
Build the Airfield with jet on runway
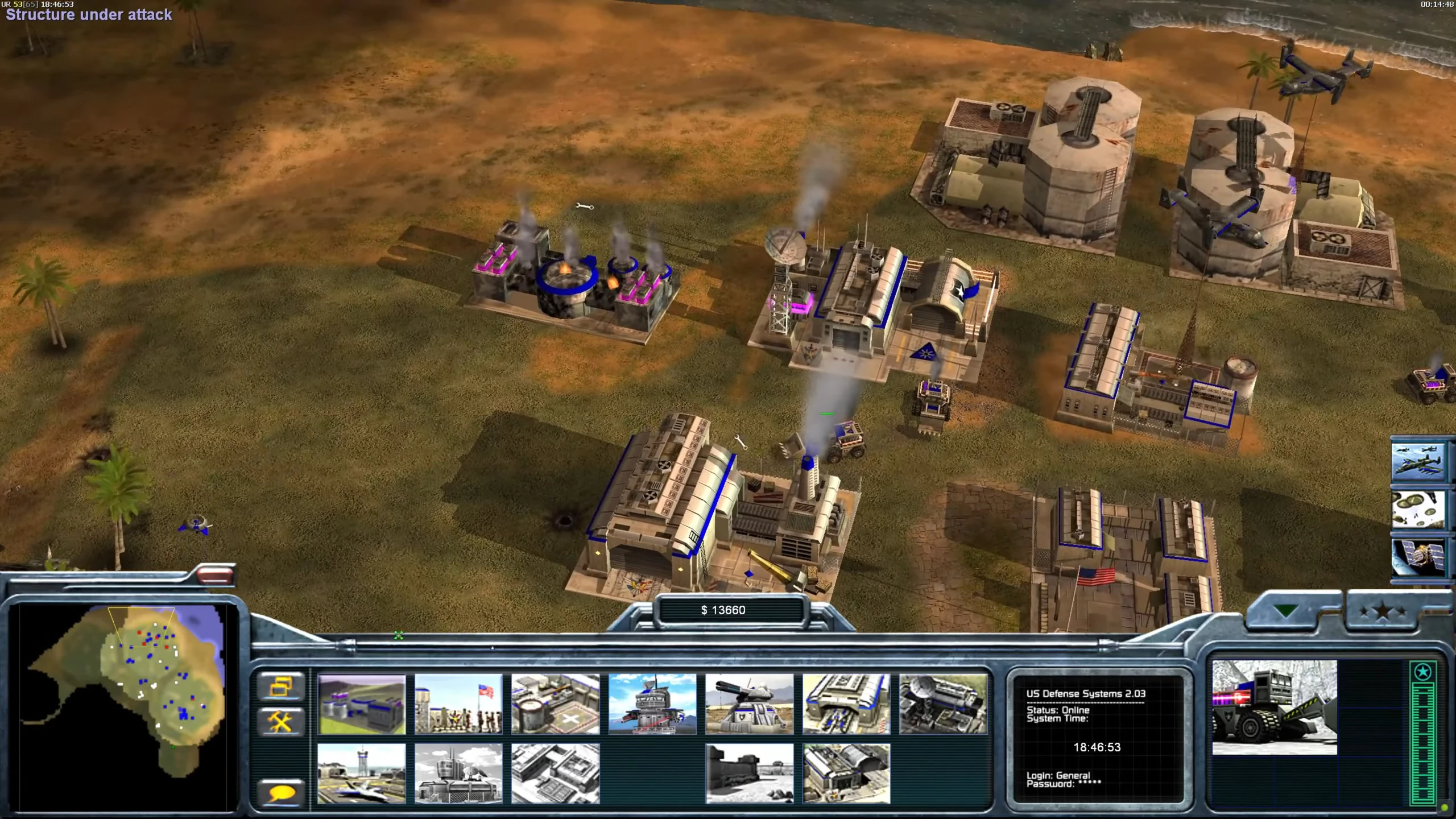coord(362,773)
